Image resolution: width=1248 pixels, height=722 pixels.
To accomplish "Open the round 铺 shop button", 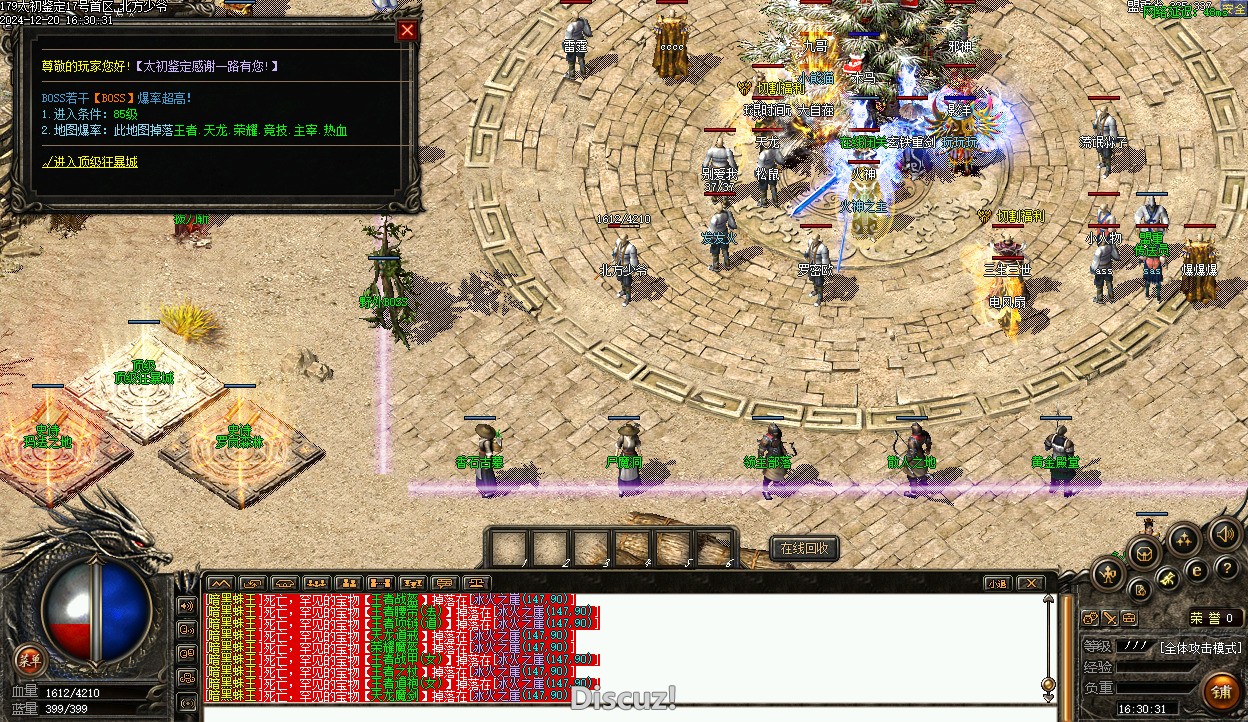I will tap(1221, 691).
